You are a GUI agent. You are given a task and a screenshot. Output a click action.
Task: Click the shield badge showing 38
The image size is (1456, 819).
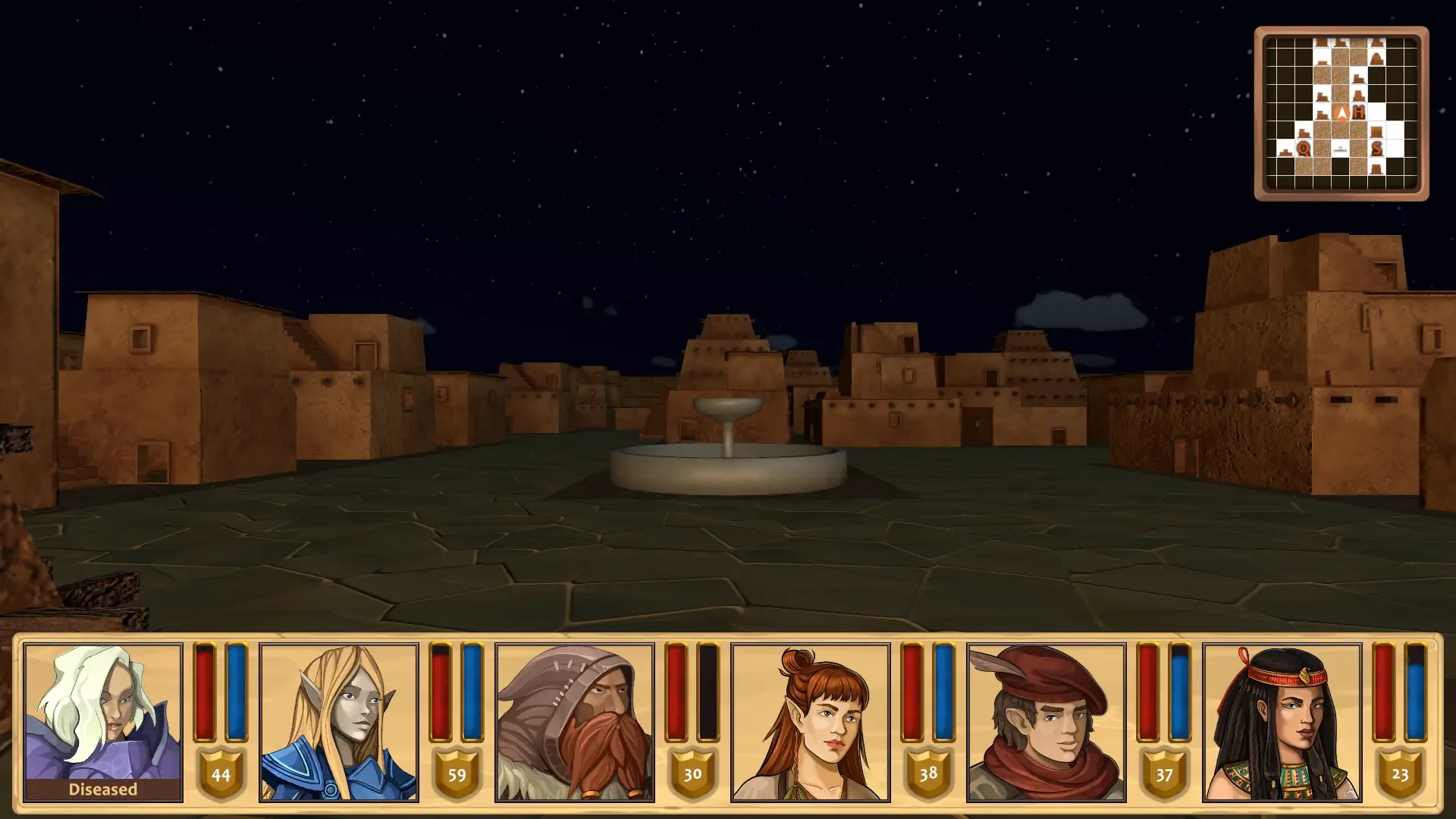tap(927, 776)
